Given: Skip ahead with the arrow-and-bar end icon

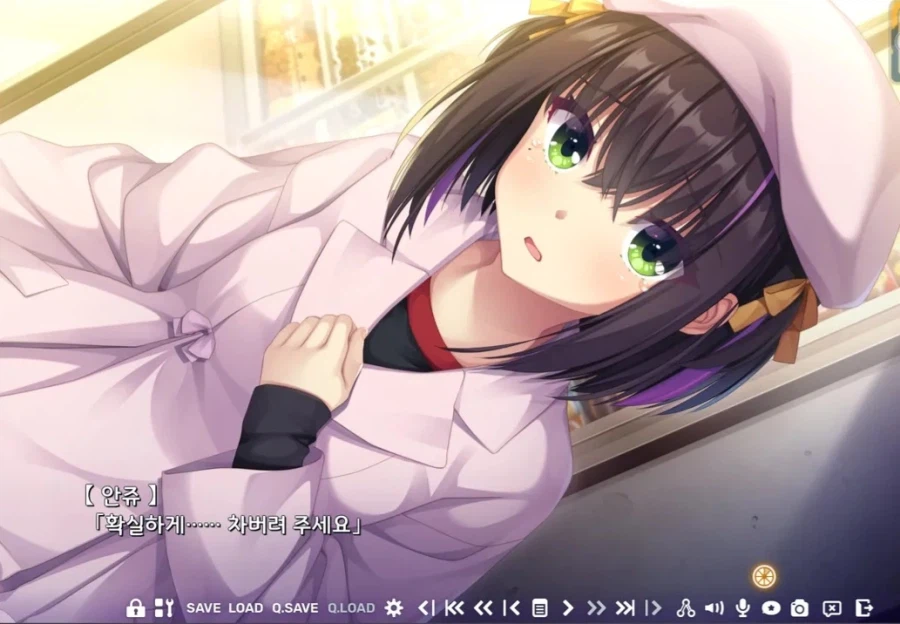Looking at the screenshot, I should 625,608.
